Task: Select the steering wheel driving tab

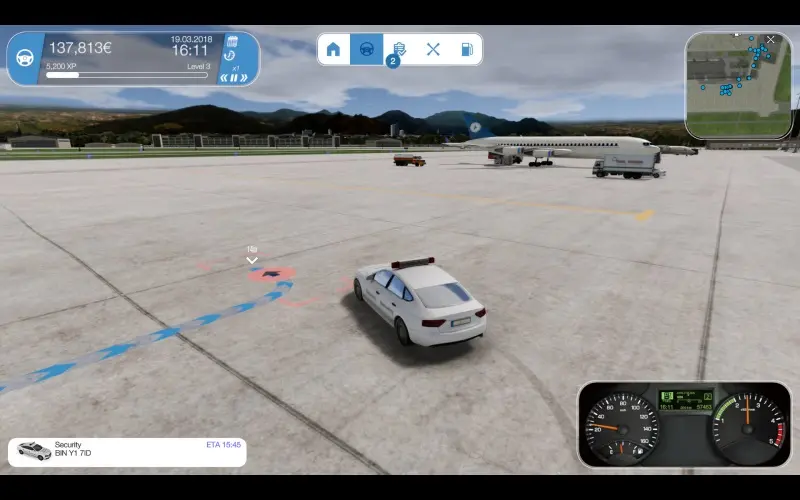Action: click(x=366, y=49)
